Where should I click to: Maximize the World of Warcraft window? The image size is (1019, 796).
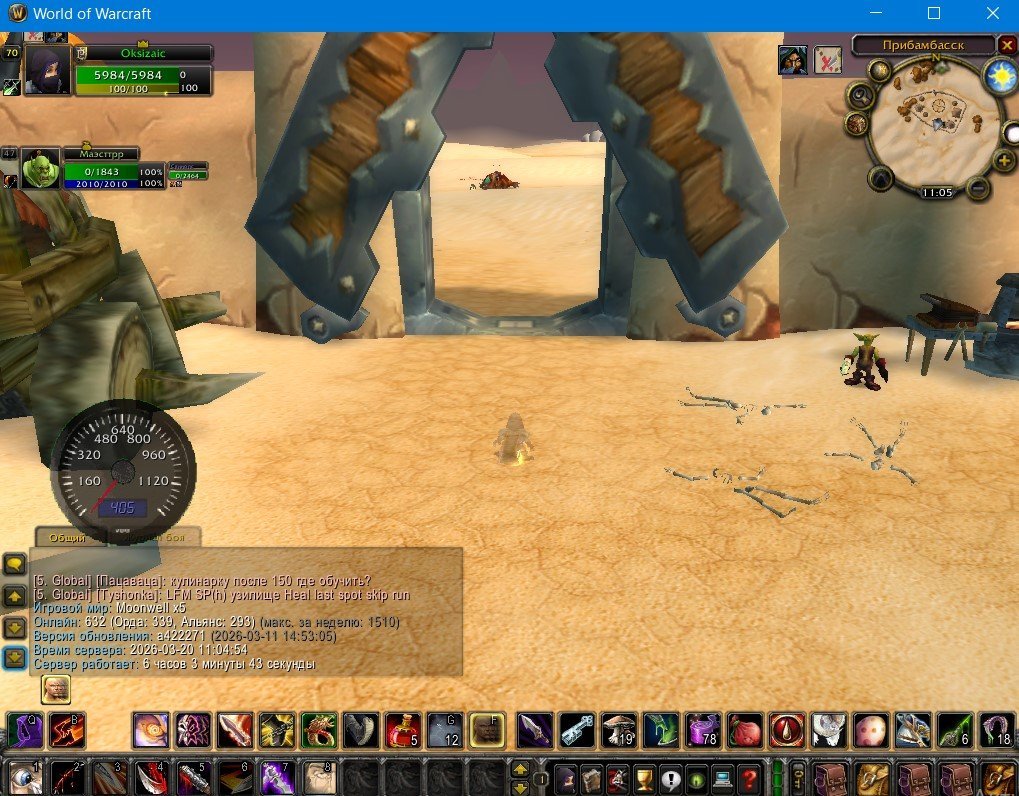click(934, 14)
